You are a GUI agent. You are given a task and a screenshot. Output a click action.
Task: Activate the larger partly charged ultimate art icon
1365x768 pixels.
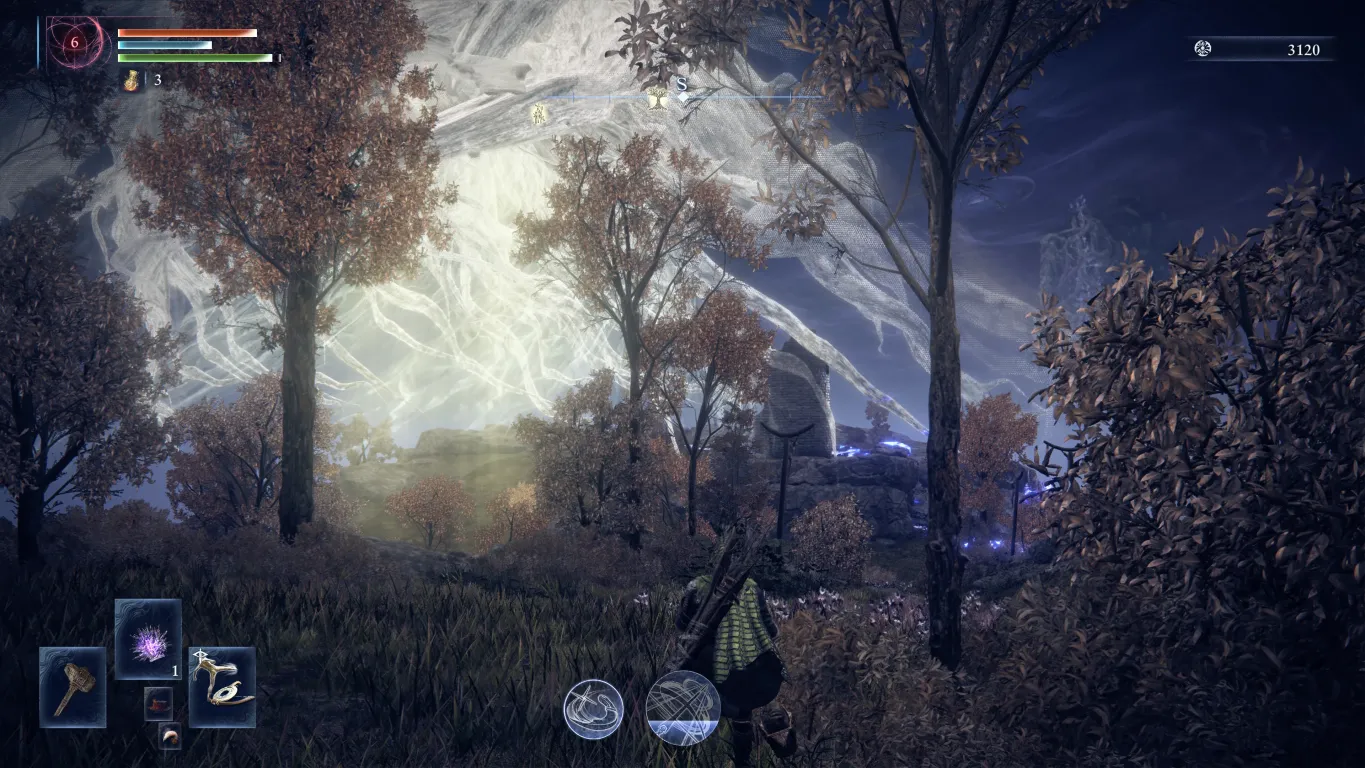[x=683, y=707]
